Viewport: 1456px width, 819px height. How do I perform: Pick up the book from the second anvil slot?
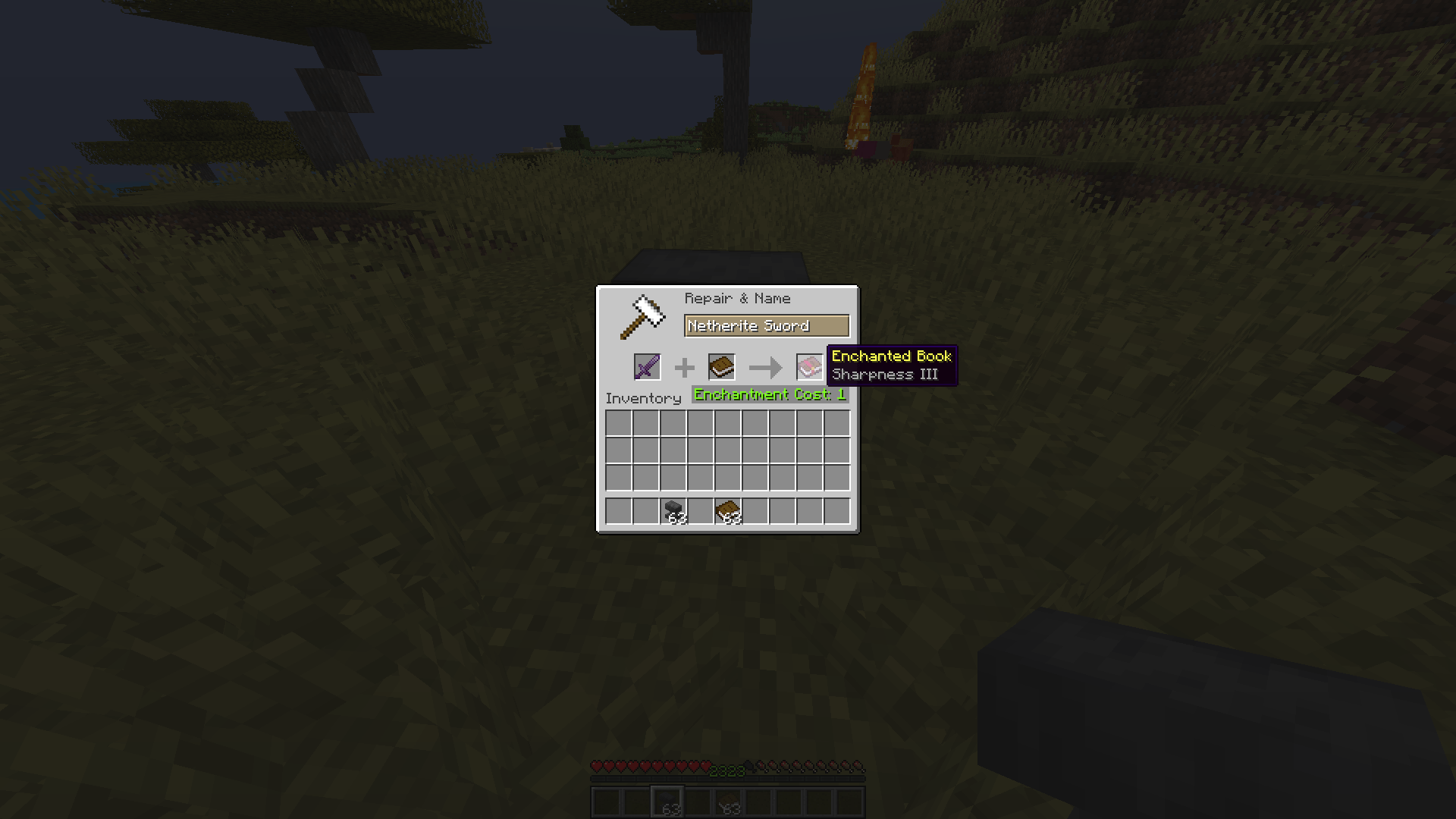[x=723, y=367]
